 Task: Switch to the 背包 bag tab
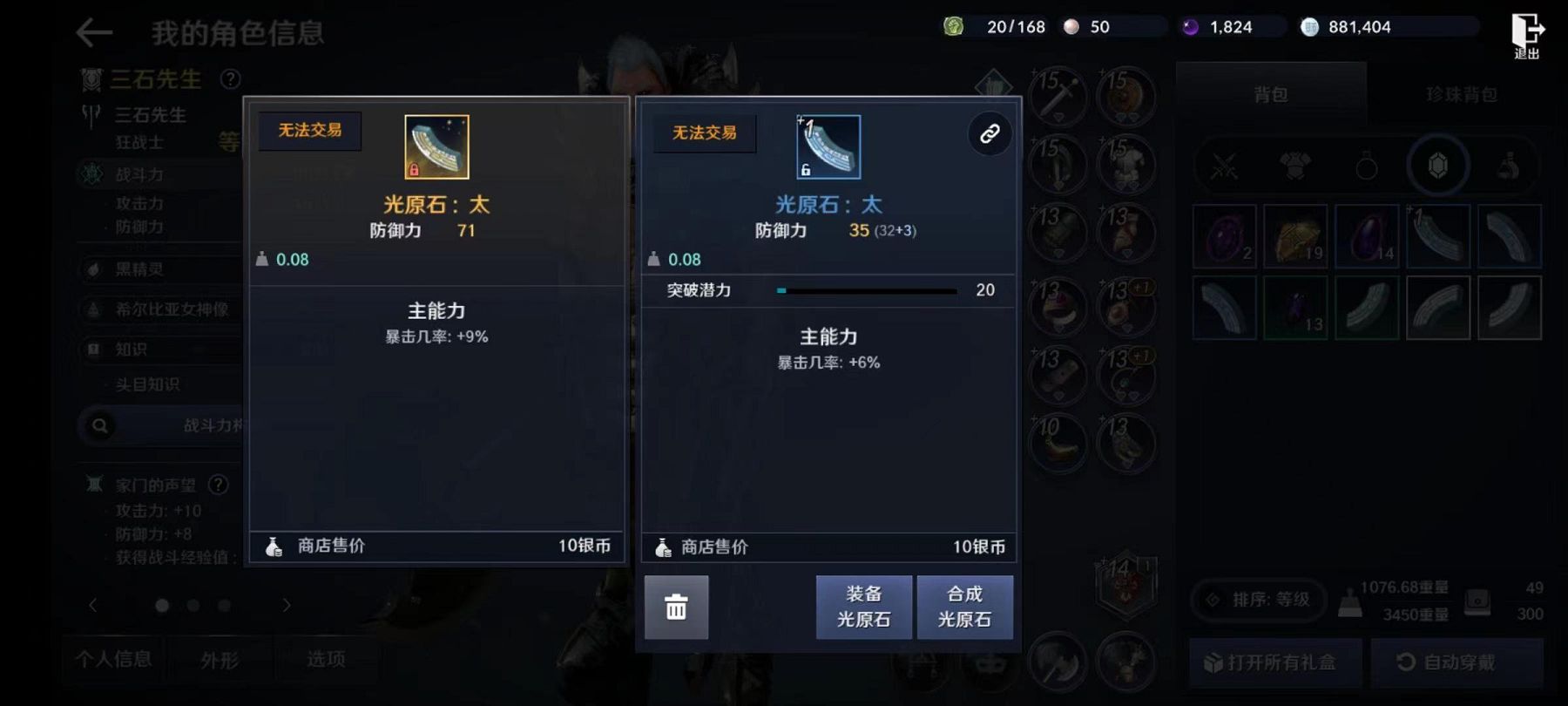(1271, 94)
